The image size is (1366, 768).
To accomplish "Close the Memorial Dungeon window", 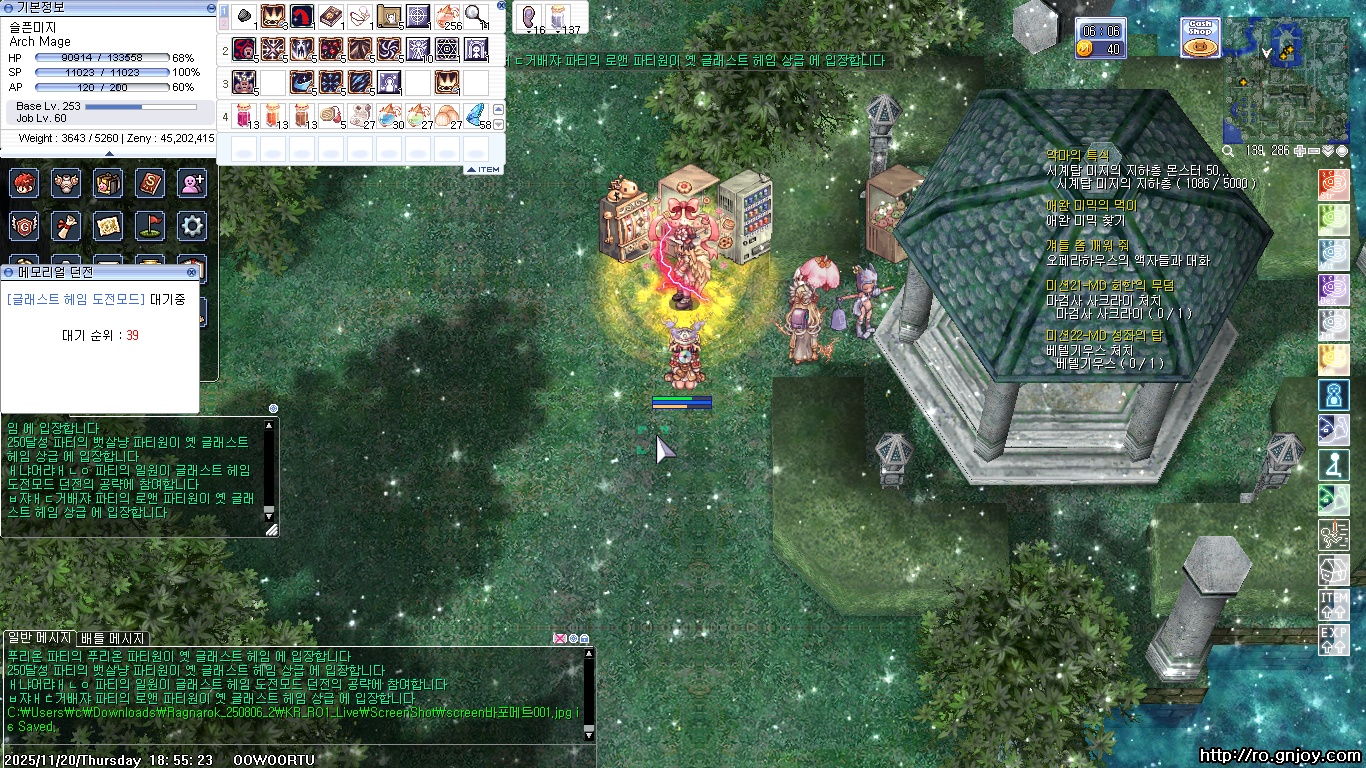I will pos(191,272).
